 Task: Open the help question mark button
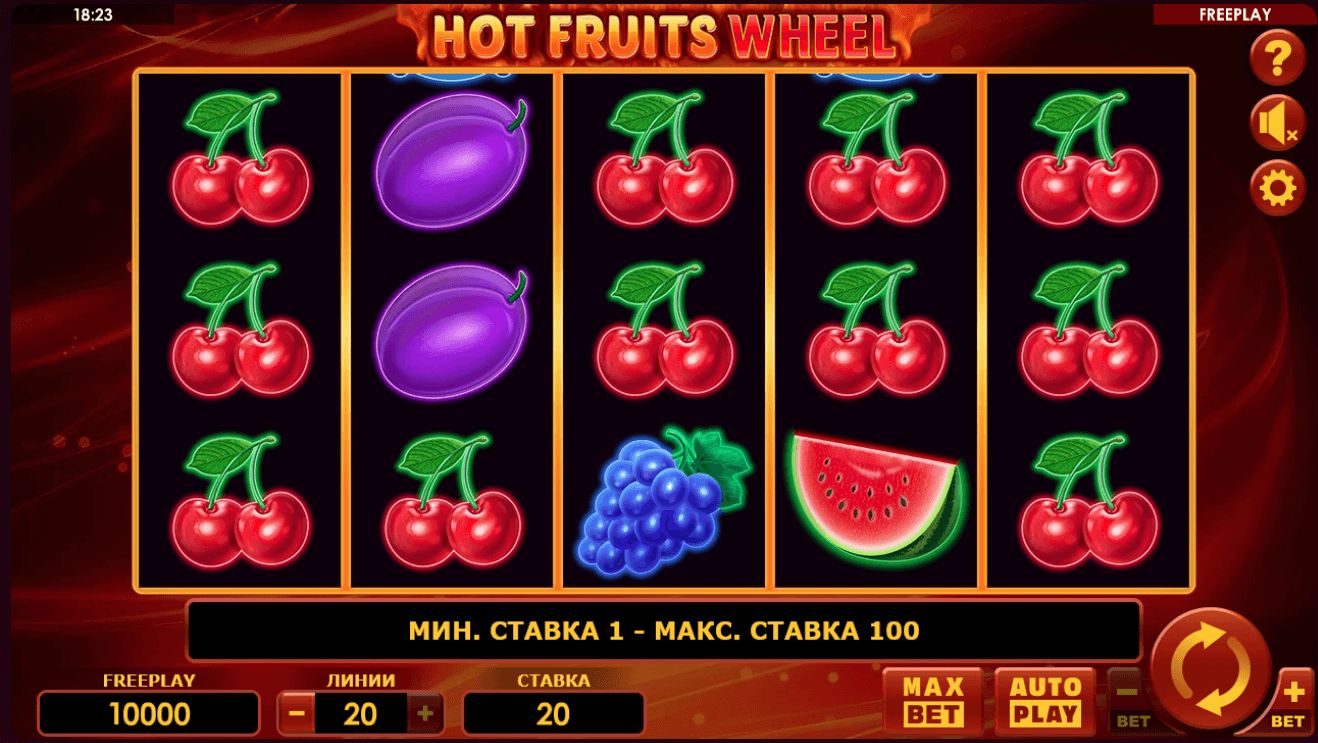(1277, 61)
